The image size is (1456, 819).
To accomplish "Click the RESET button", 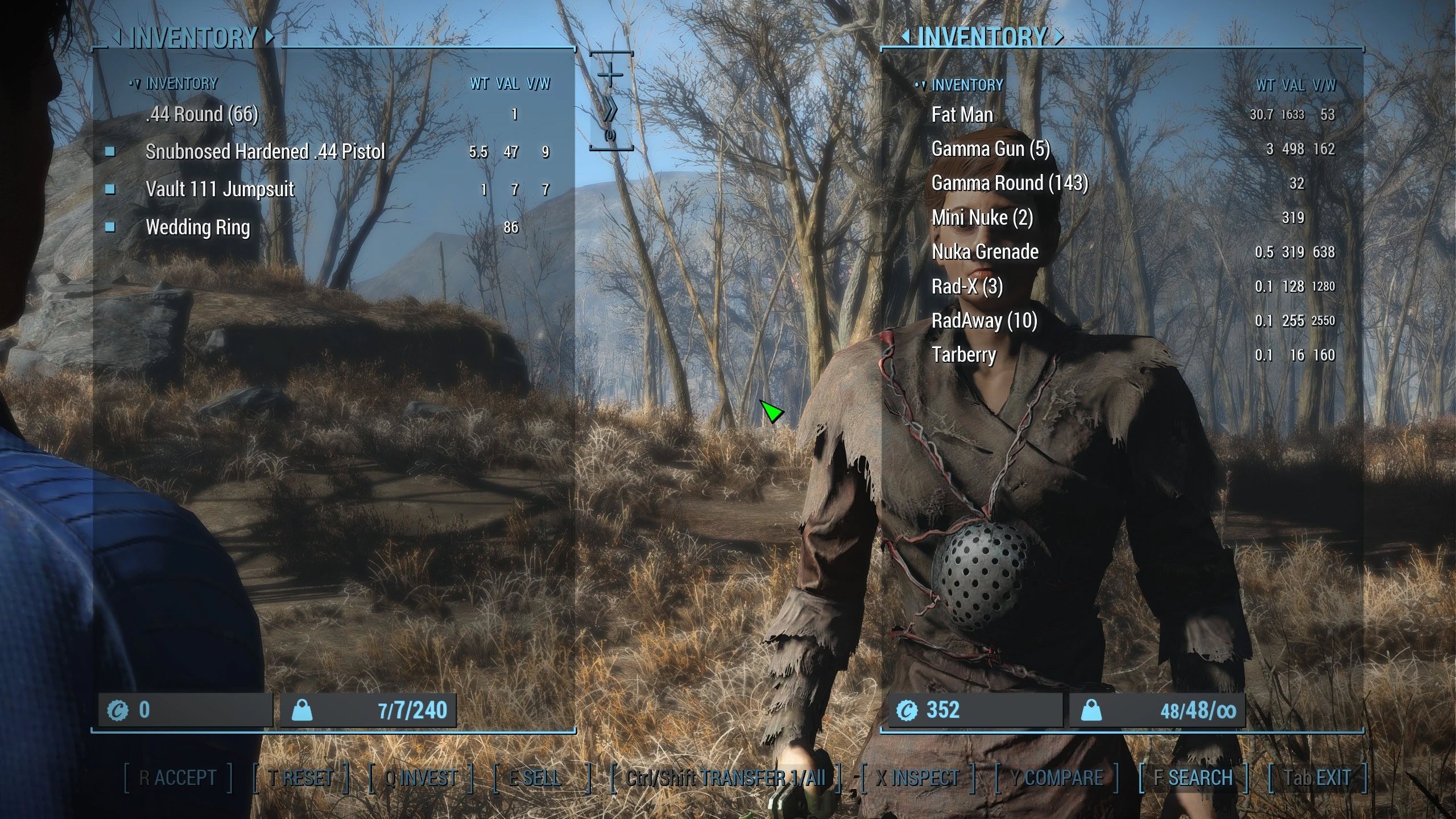I will click(301, 778).
